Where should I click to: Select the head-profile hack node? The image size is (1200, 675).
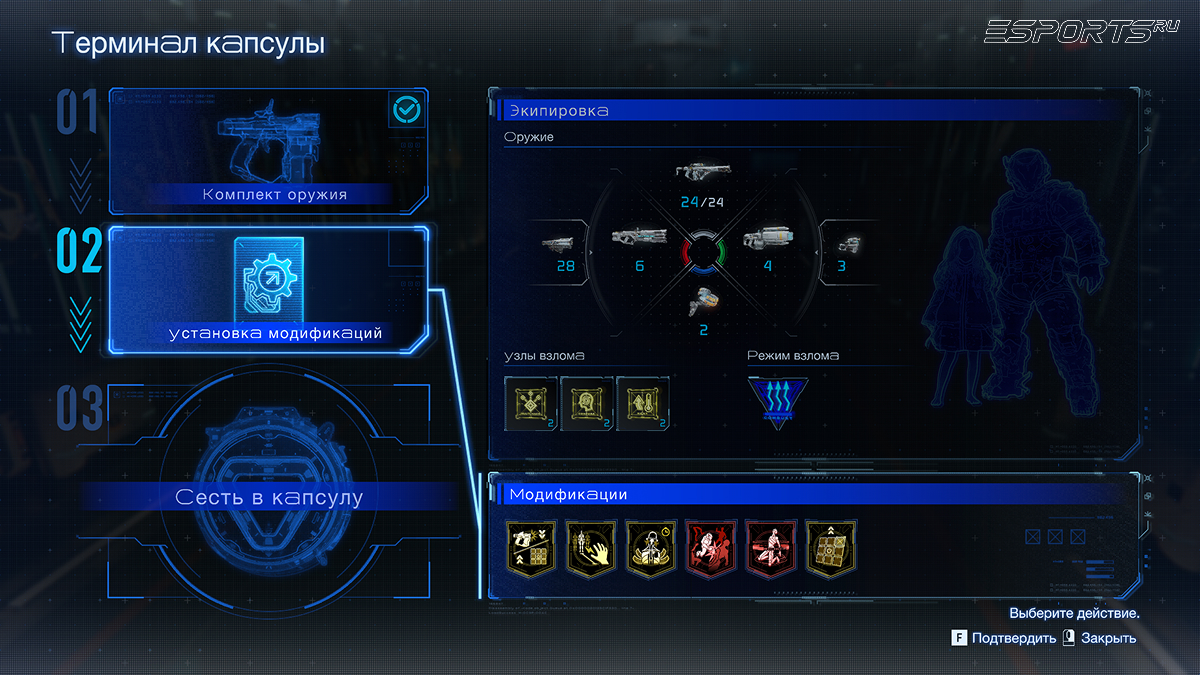click(x=587, y=403)
